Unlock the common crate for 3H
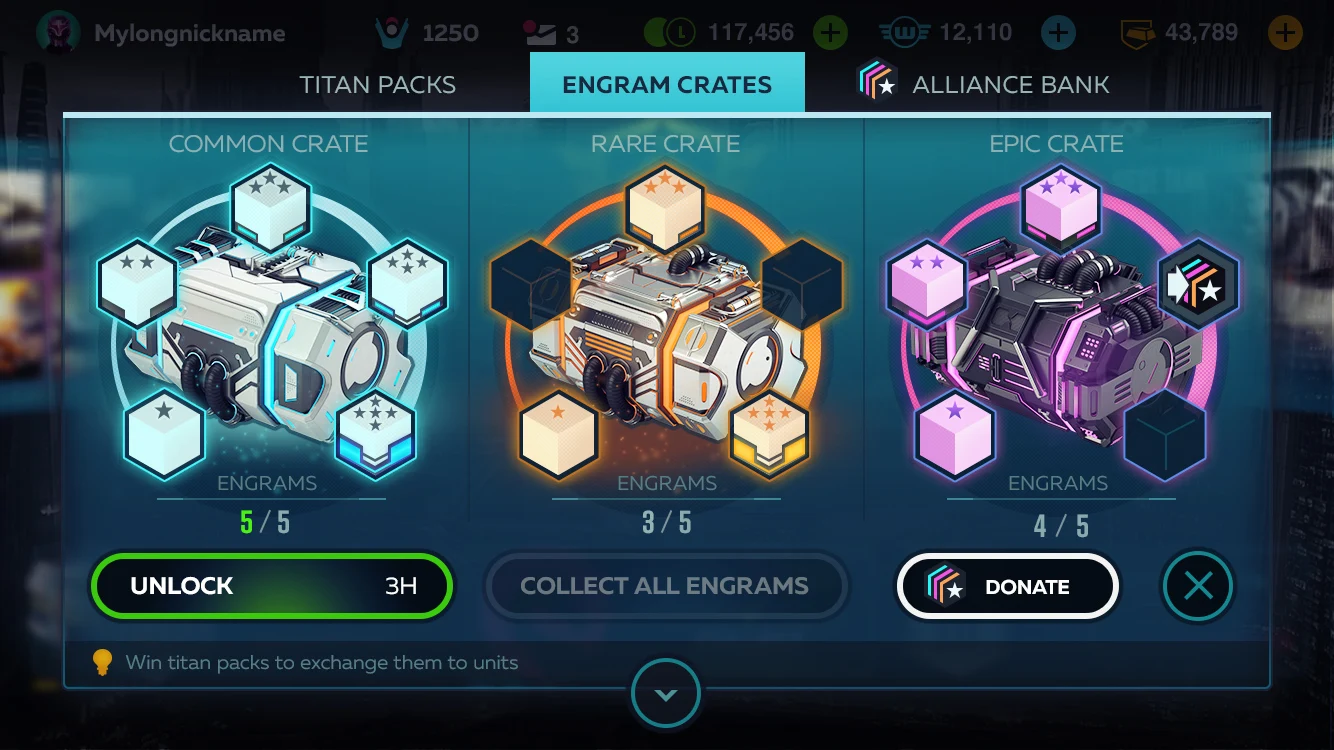This screenshot has width=1334, height=750. click(271, 586)
